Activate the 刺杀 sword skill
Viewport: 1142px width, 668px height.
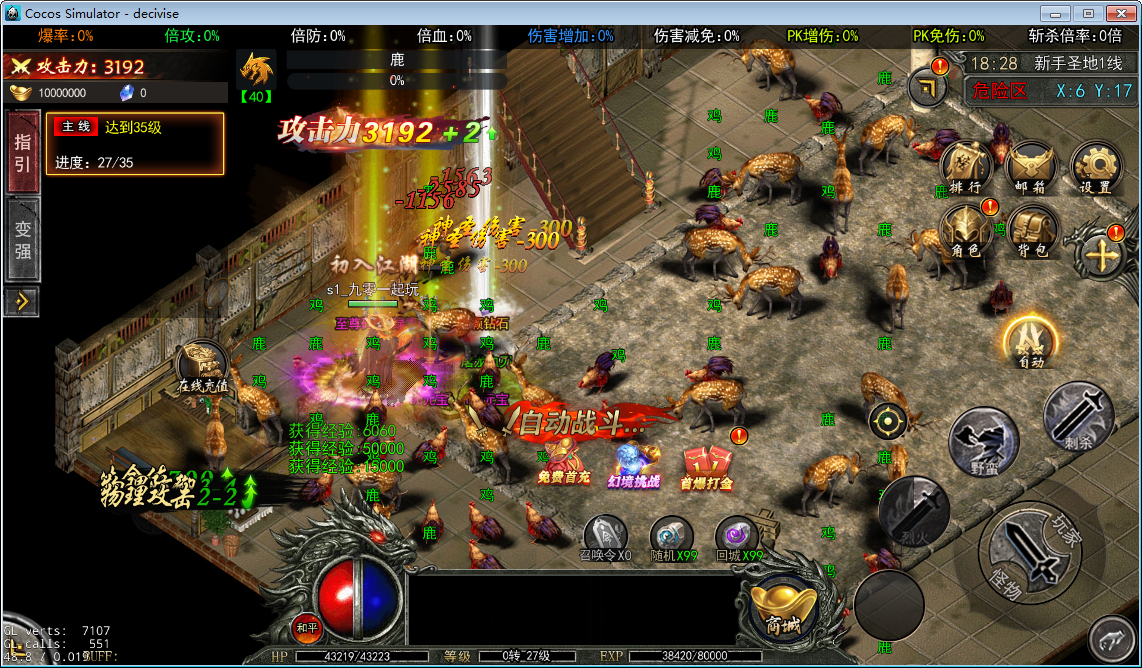1078,415
